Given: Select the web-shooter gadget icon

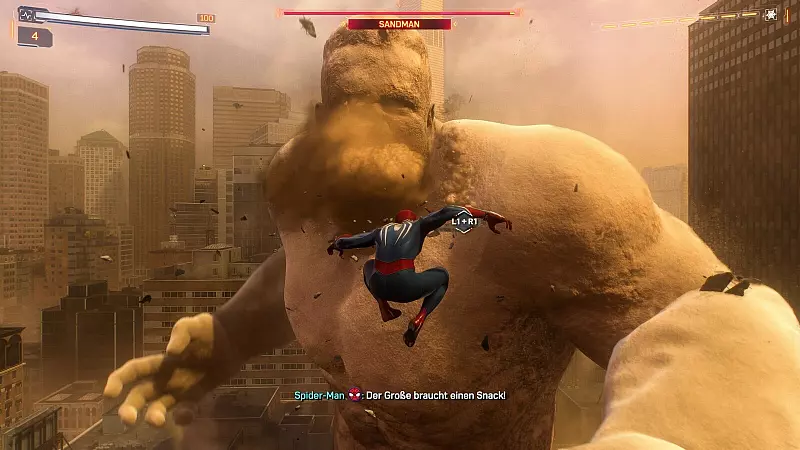Looking at the screenshot, I should click(771, 14).
